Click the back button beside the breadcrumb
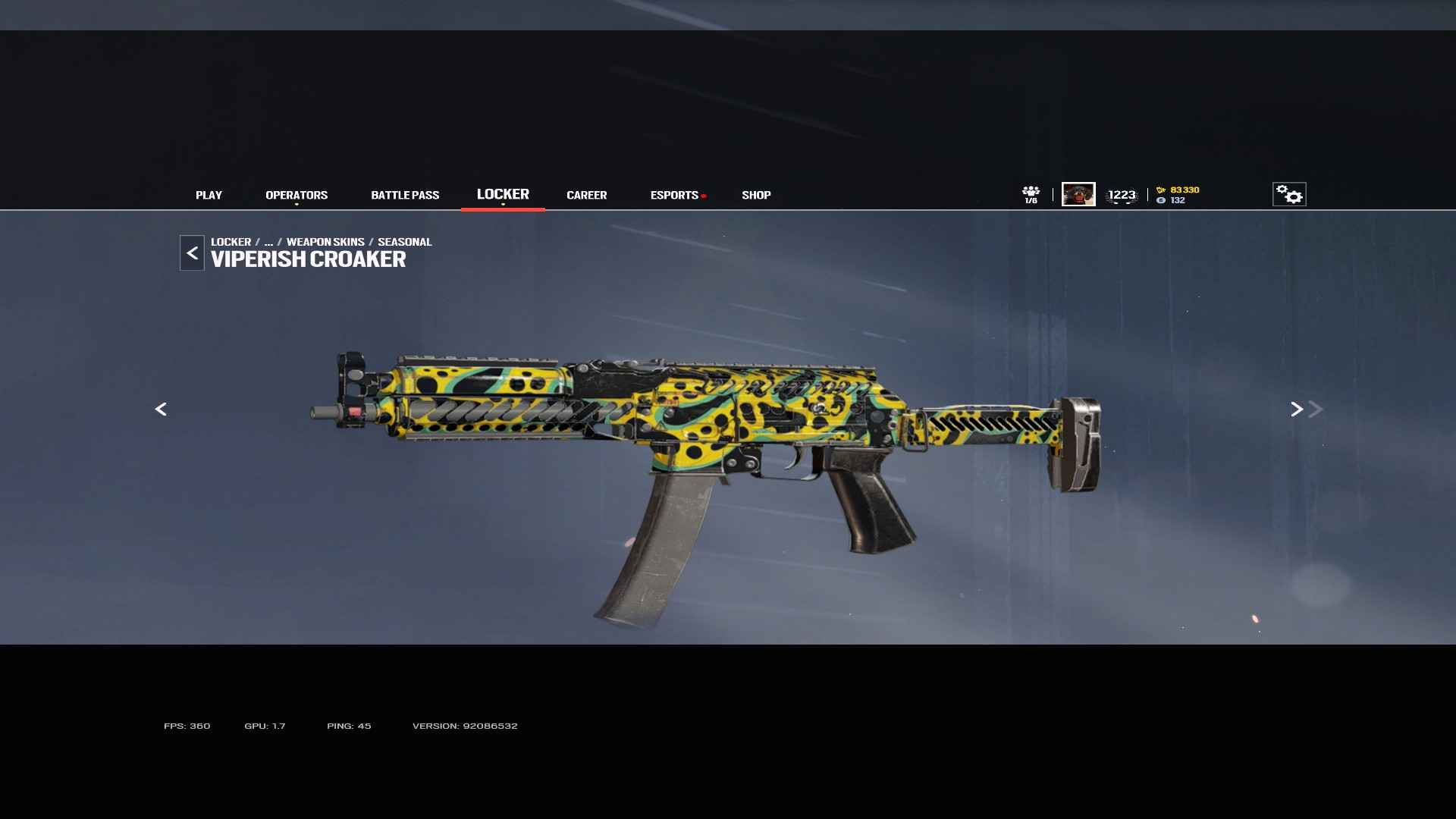This screenshot has height=819, width=1456. (x=192, y=253)
